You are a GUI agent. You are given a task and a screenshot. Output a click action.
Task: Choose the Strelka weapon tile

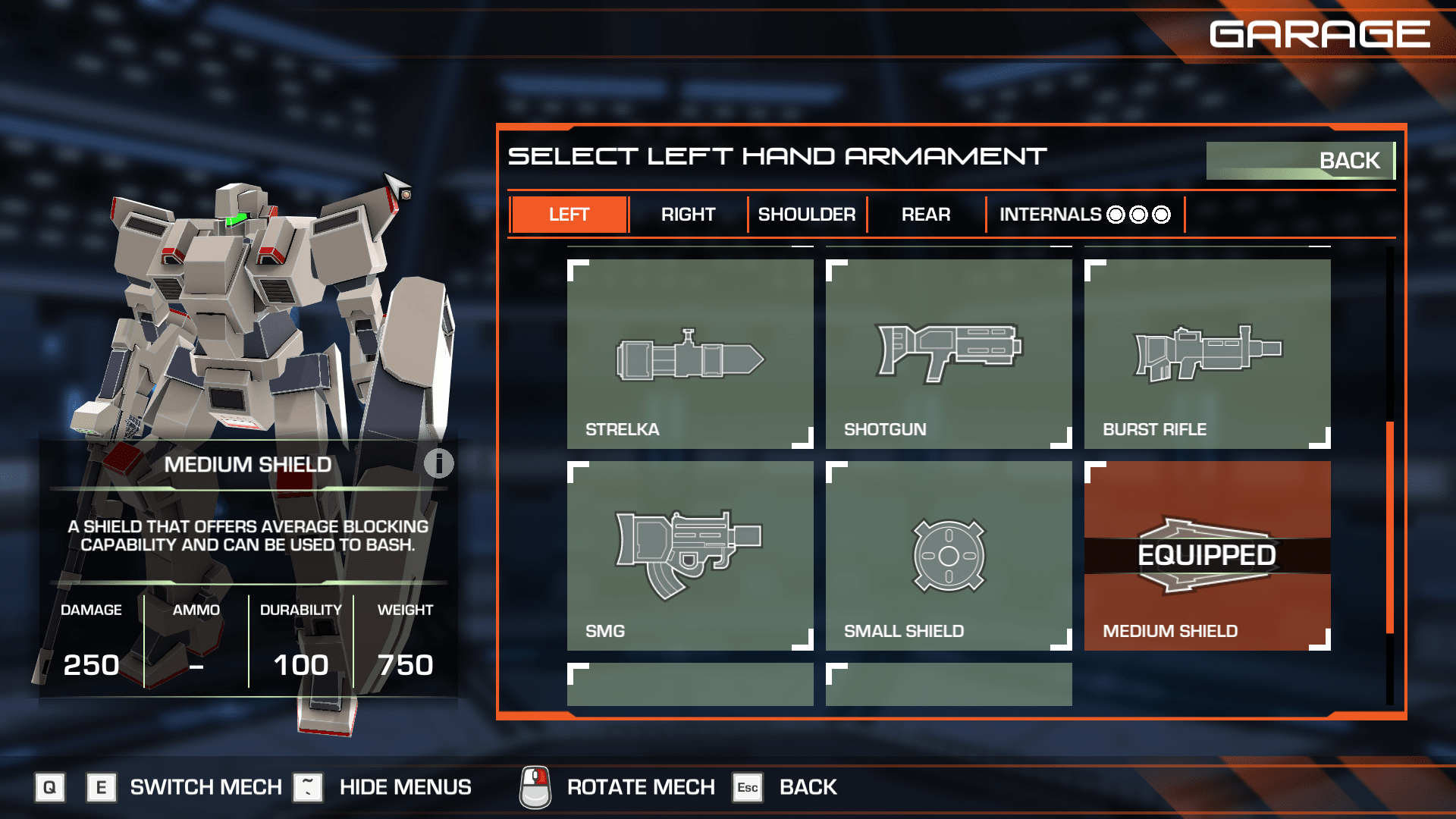tap(690, 354)
